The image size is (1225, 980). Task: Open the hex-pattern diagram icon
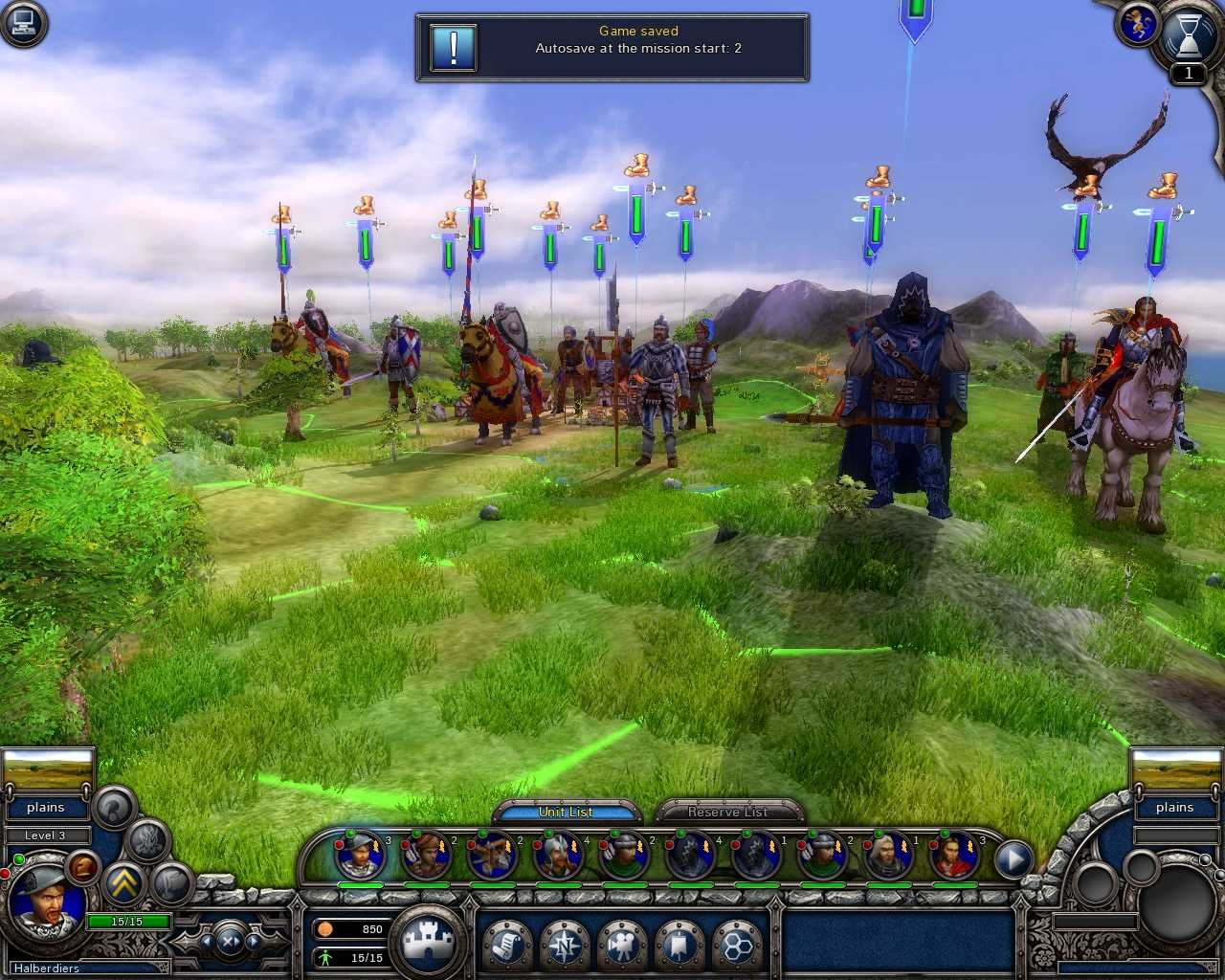point(737,946)
